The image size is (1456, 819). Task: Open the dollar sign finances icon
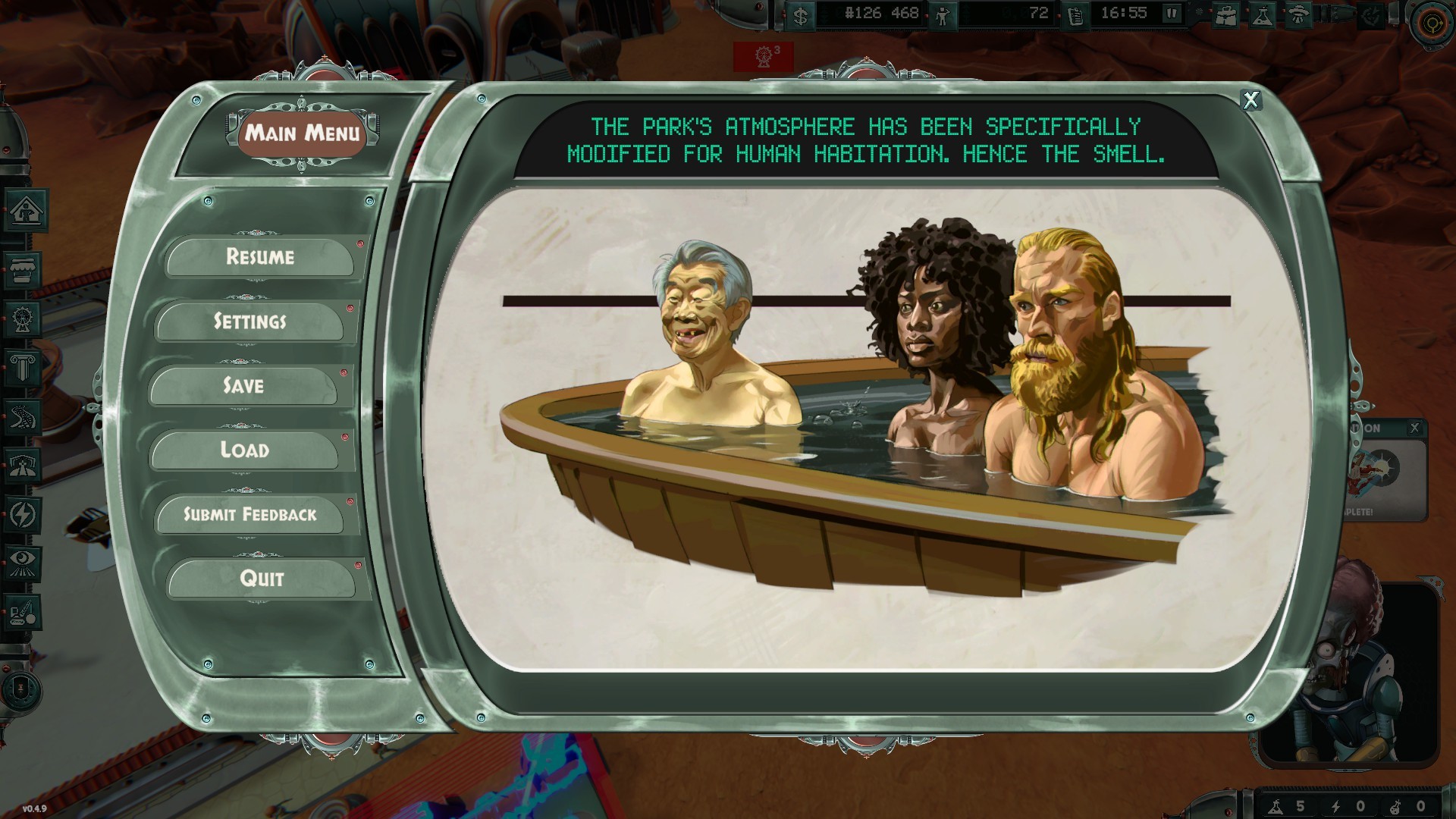click(801, 15)
